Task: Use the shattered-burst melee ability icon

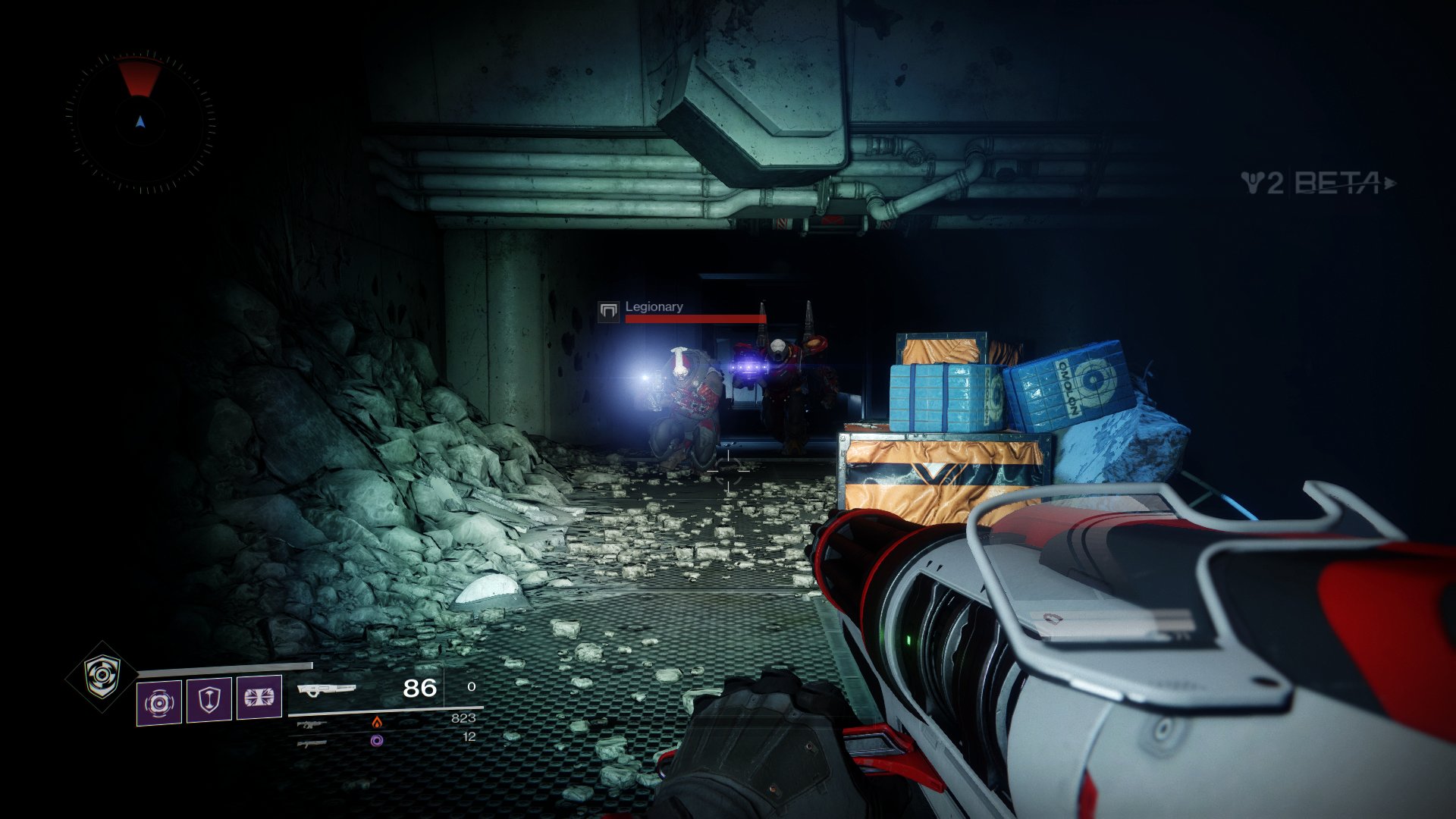Action: click(x=259, y=696)
